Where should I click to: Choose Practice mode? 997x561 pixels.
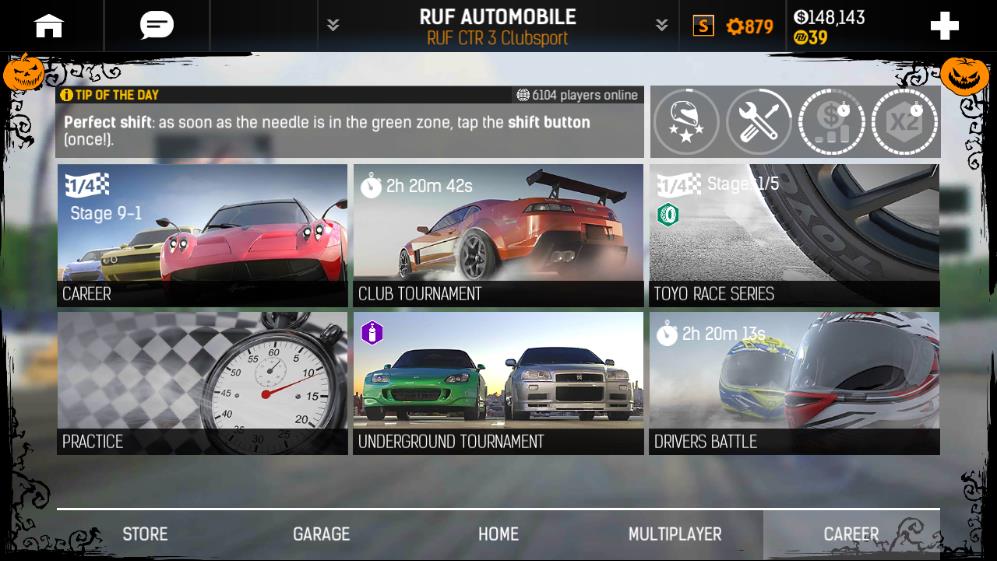pyautogui.click(x=202, y=384)
